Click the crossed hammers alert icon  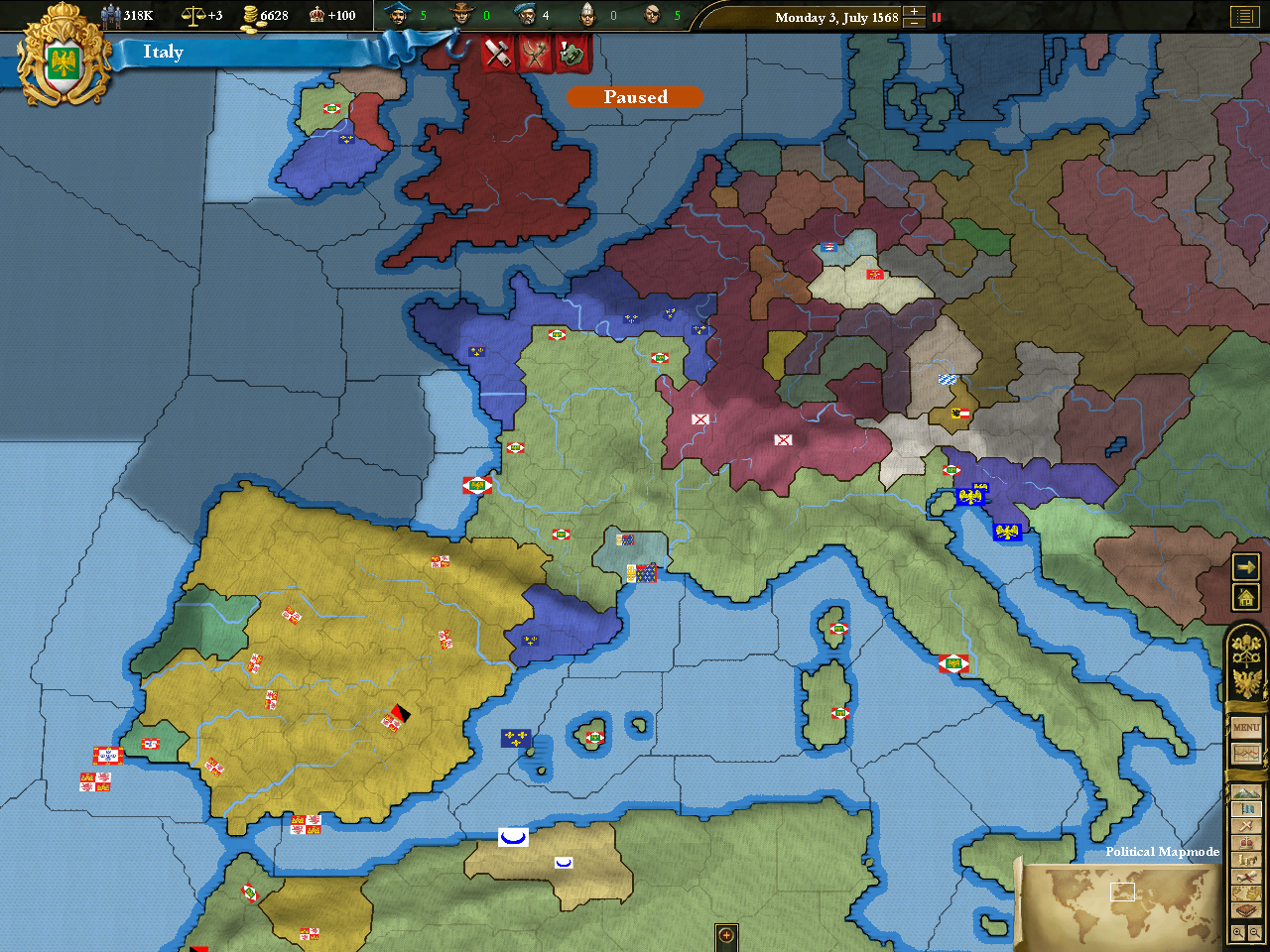point(498,55)
